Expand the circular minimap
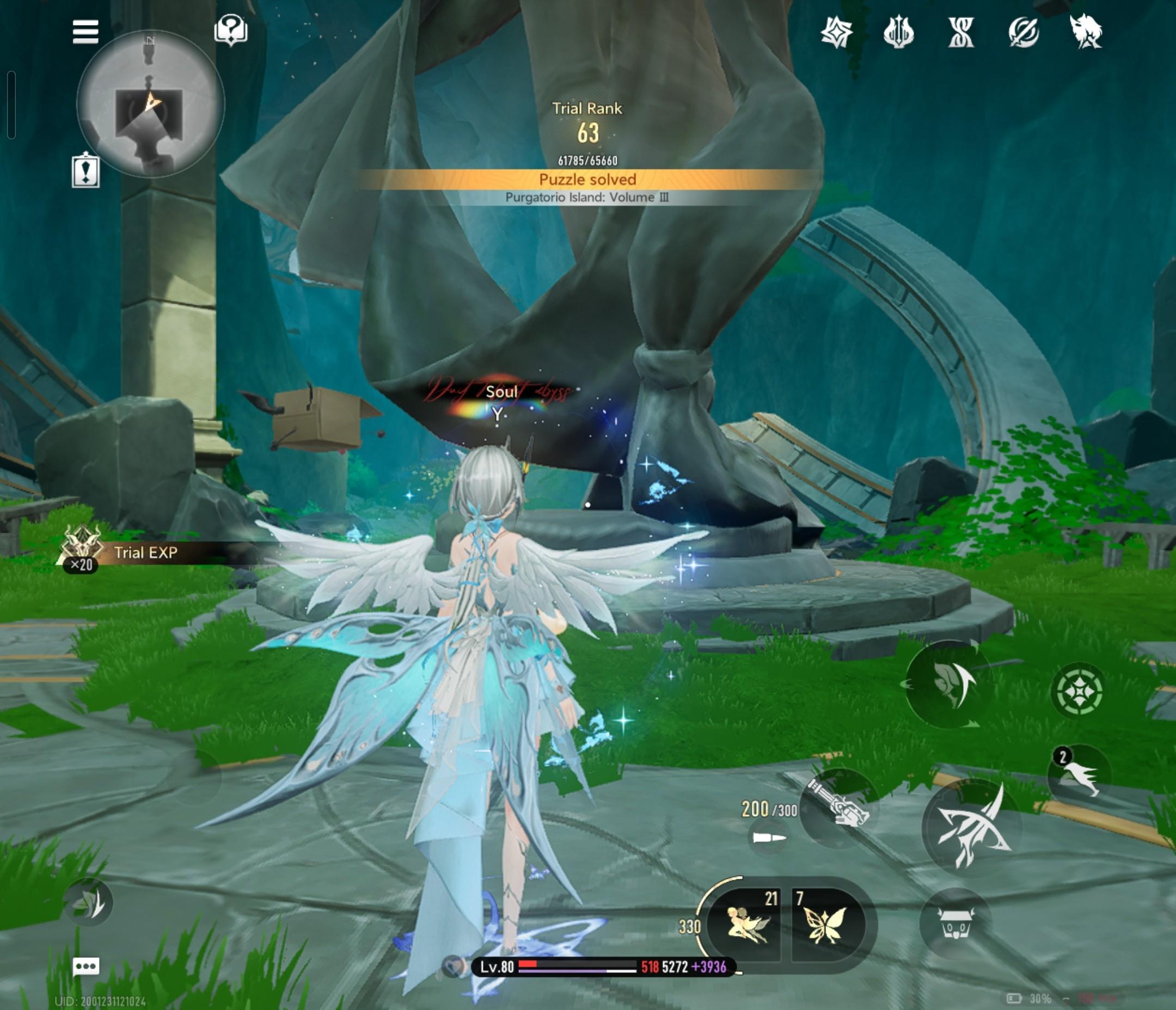 [150, 104]
